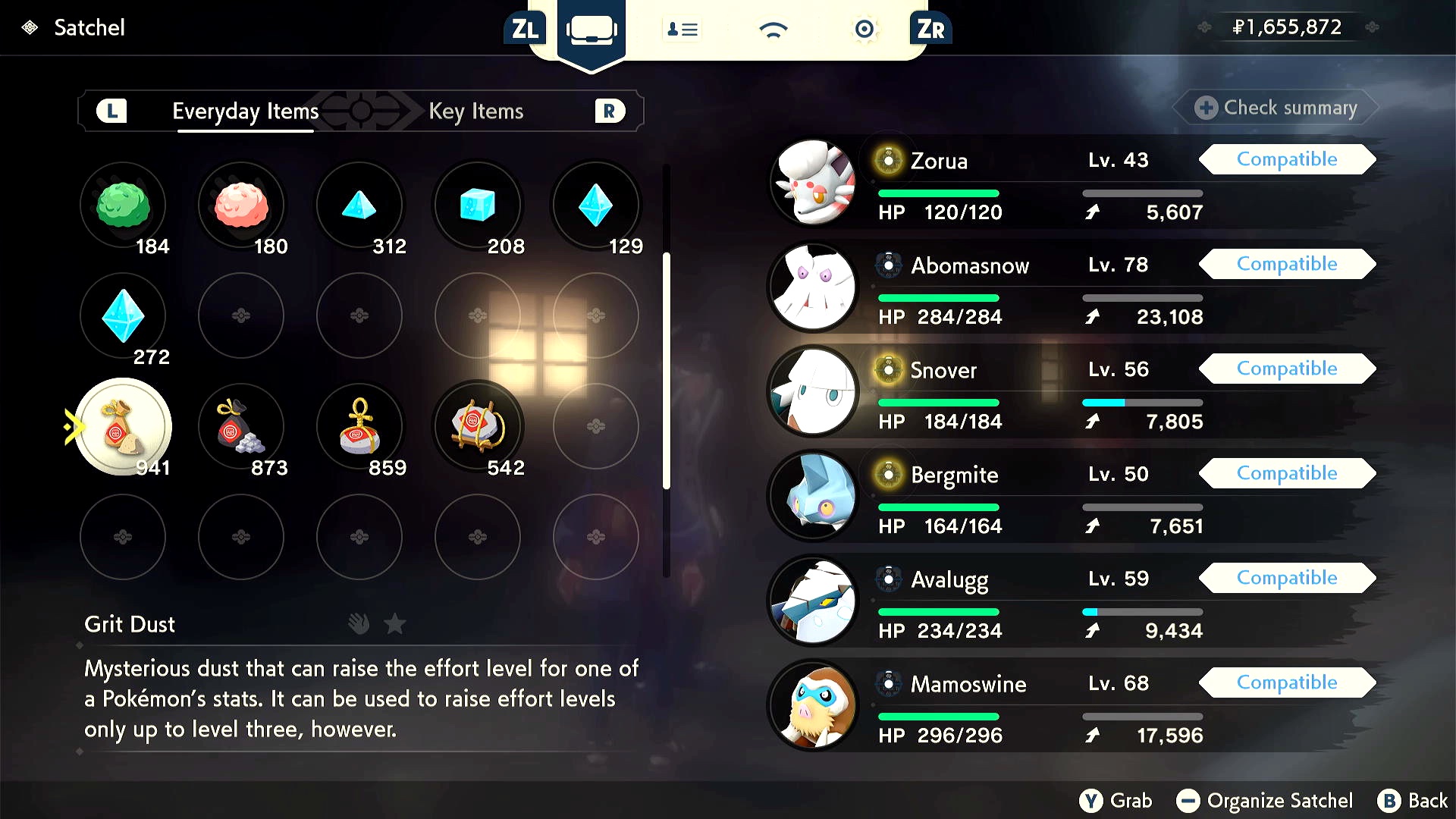This screenshot has width=1456, height=819.
Task: Choose the cyan cube item slot
Action: pyautogui.click(x=478, y=206)
